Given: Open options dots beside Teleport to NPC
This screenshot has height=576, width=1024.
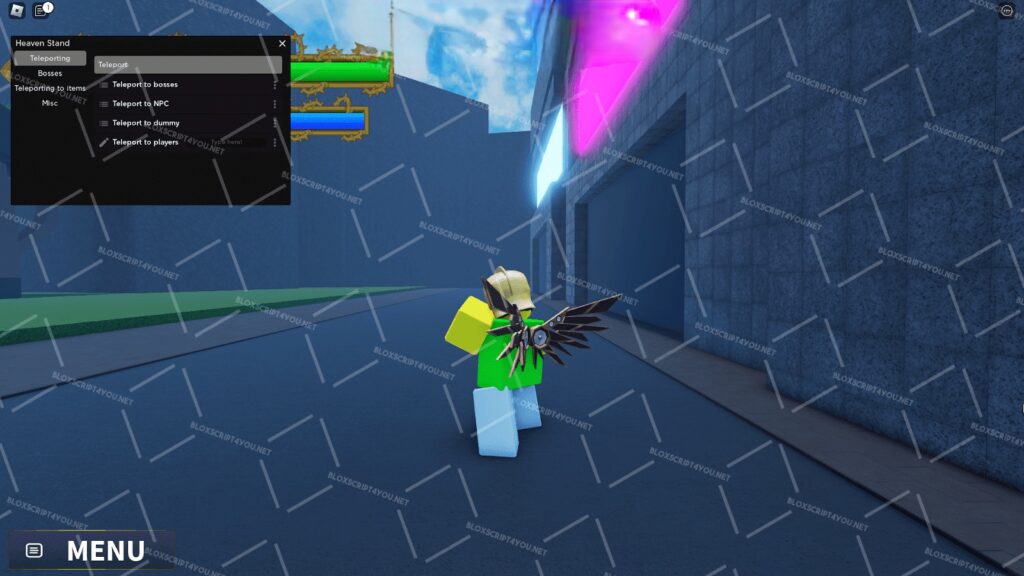Looking at the screenshot, I should tap(275, 104).
